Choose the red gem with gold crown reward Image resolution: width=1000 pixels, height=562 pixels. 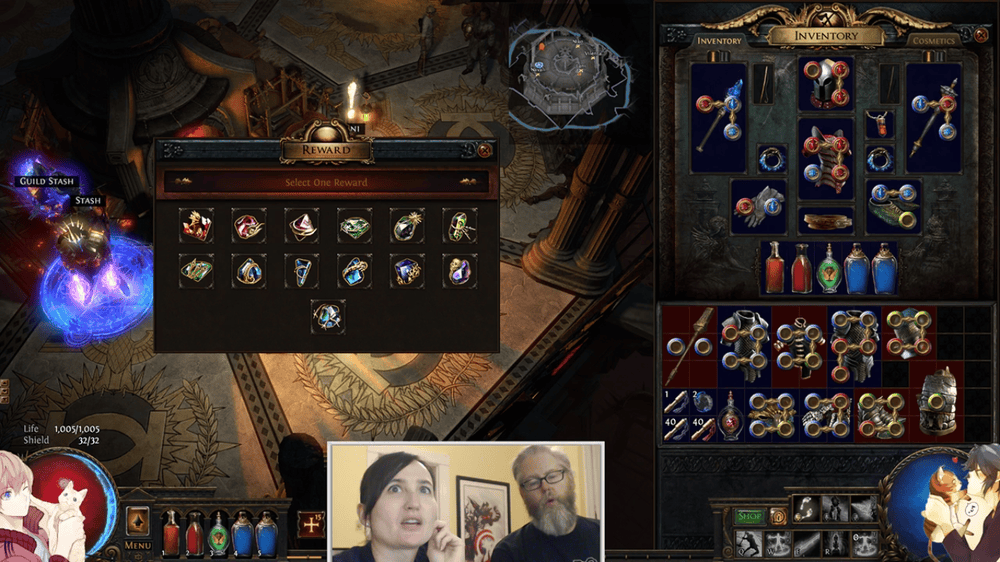(x=196, y=226)
